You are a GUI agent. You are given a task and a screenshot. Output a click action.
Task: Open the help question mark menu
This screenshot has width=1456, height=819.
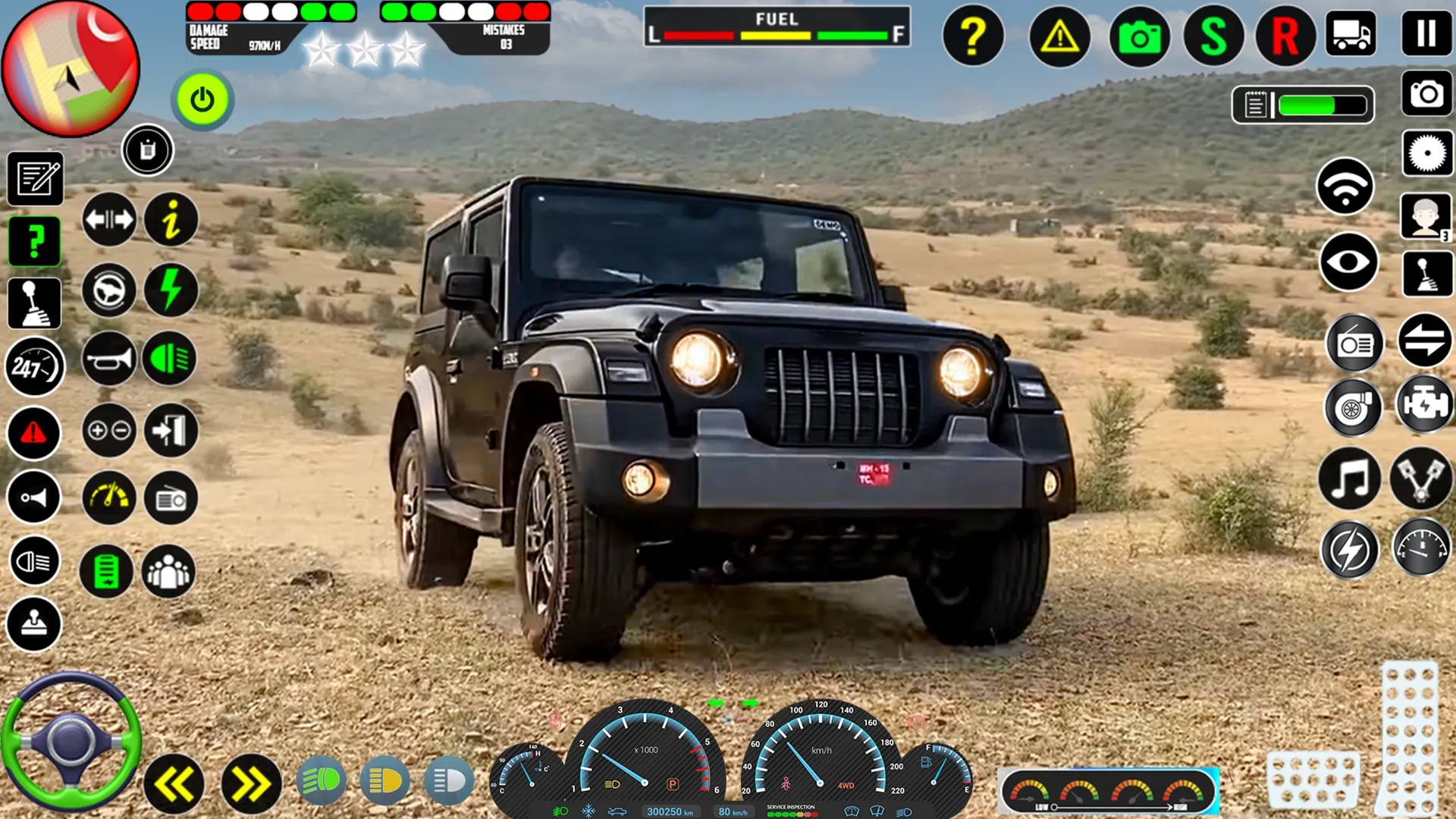(973, 34)
